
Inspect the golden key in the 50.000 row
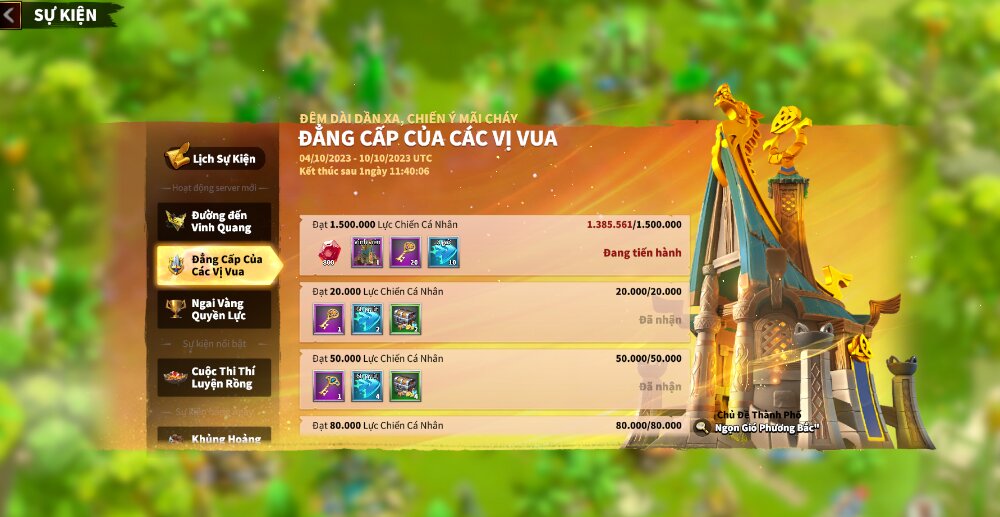pos(329,386)
